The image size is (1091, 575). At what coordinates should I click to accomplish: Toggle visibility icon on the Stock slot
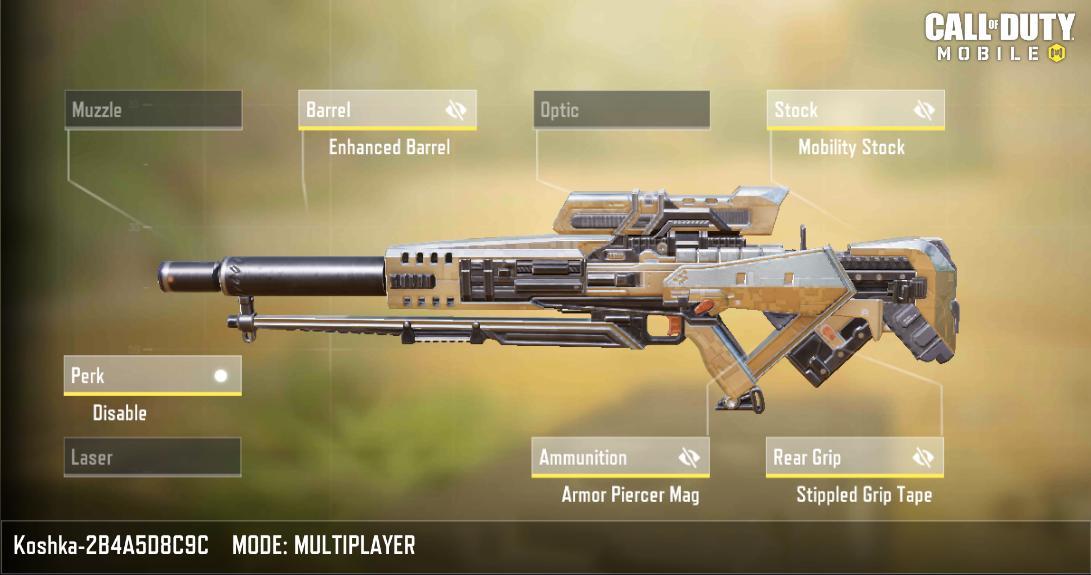coord(924,110)
